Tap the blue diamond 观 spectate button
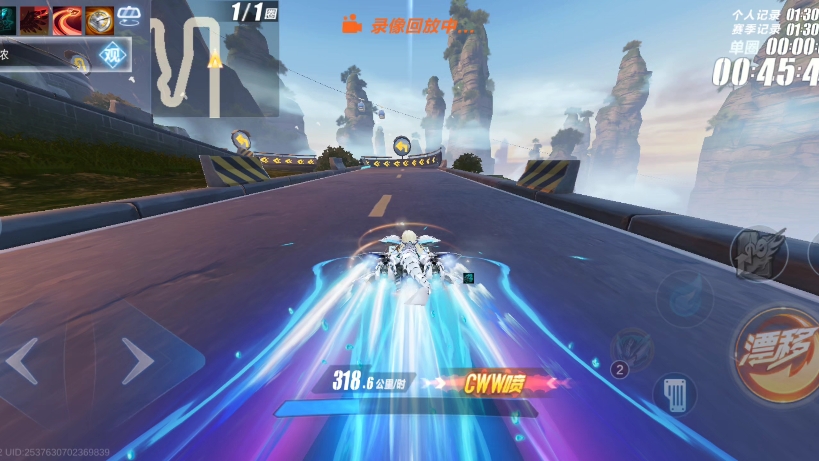Image resolution: width=819 pixels, height=461 pixels. point(112,55)
